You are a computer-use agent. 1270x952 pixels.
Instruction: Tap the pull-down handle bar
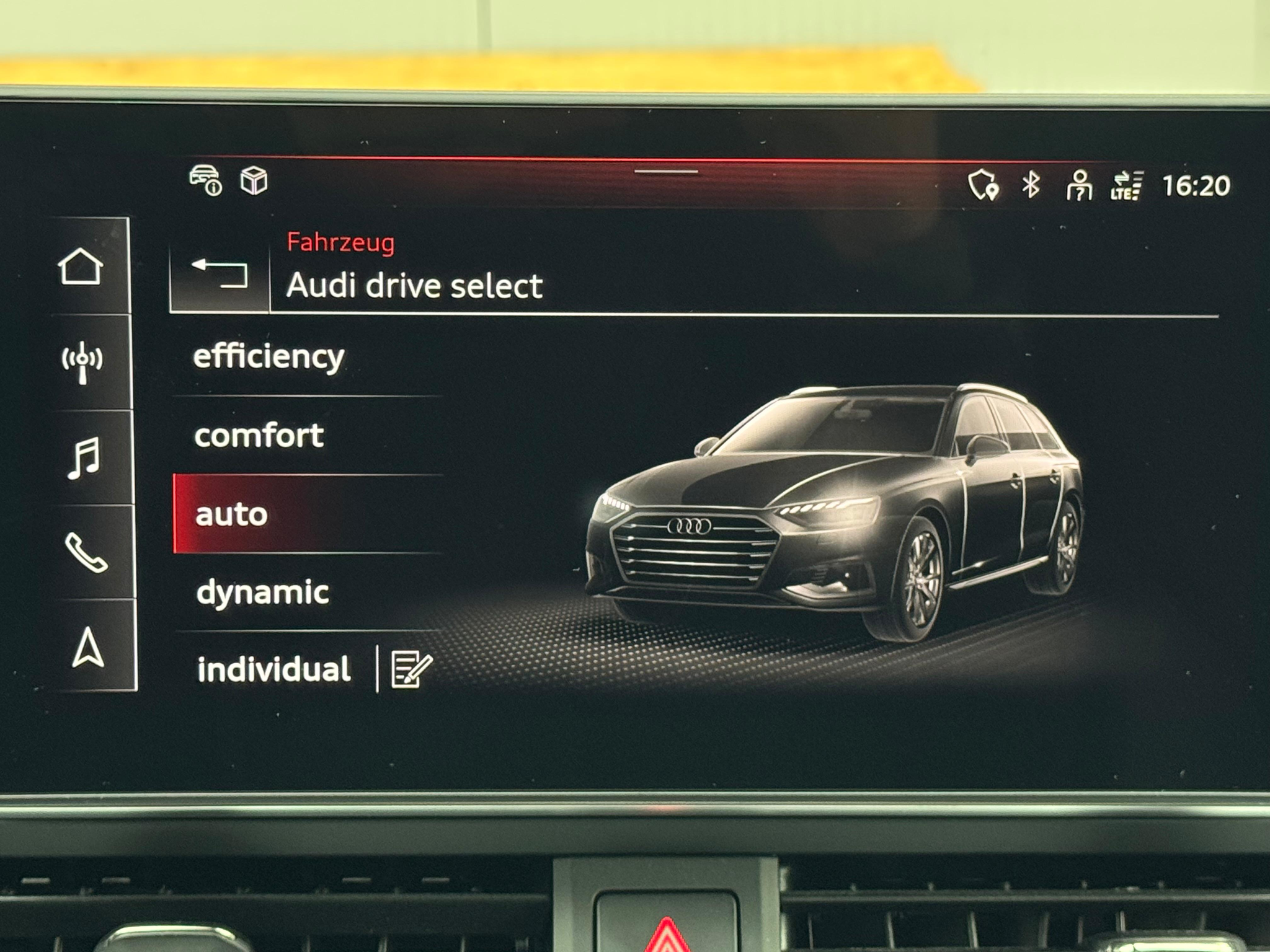666,172
